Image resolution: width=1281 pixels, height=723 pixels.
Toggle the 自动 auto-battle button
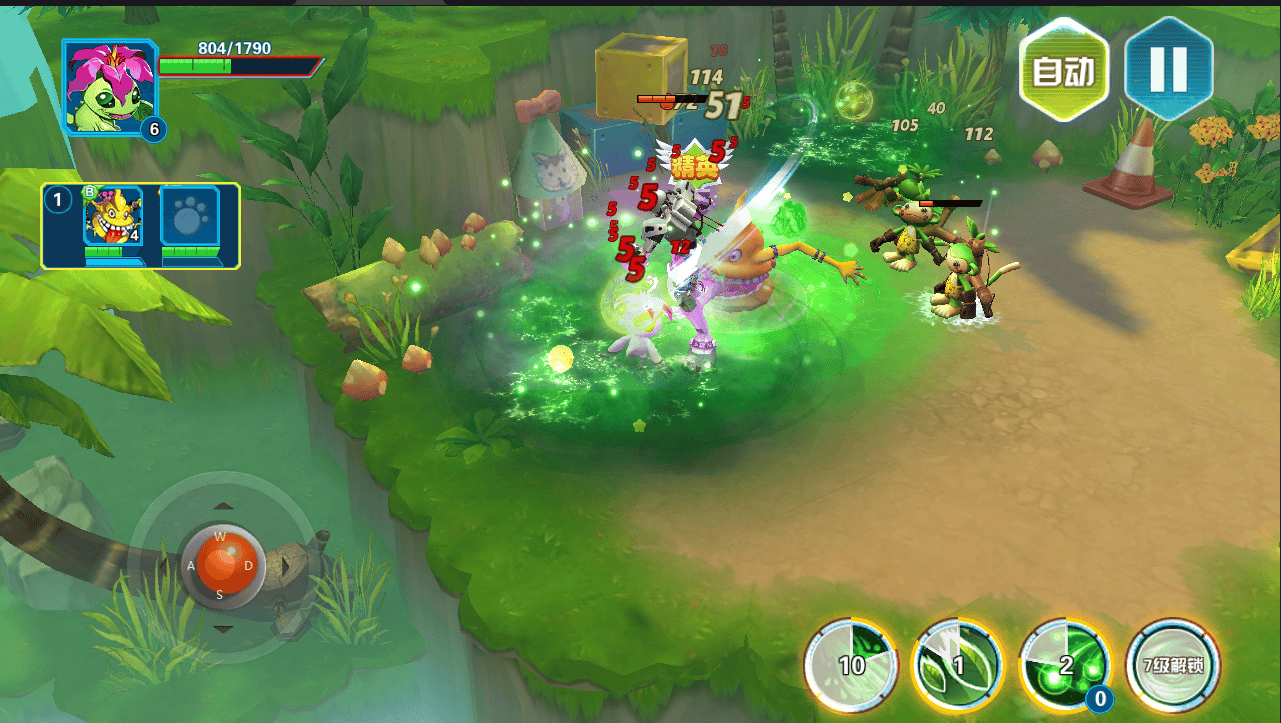[x=1064, y=70]
